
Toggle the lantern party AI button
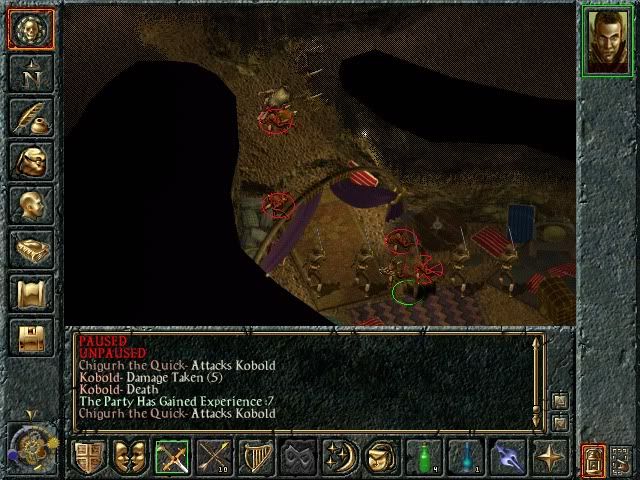tap(595, 459)
